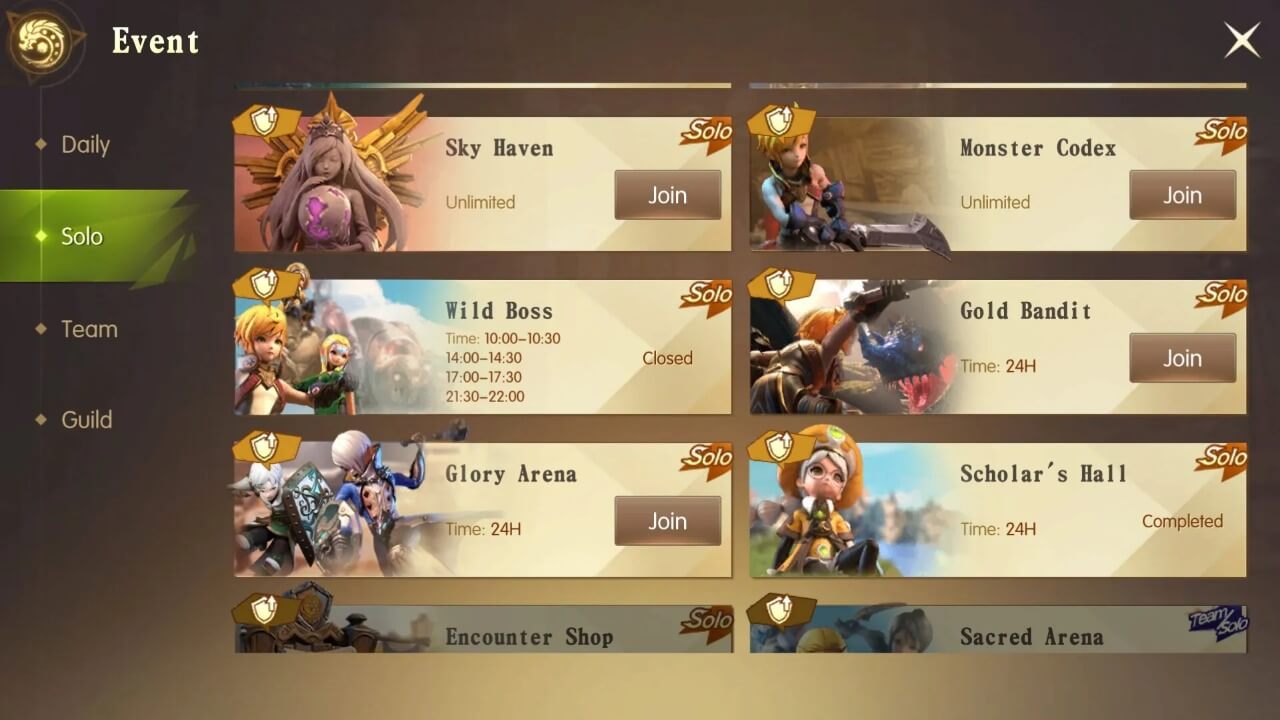Join the Gold Bandit event
Screen dimensions: 1280x720
point(1182,358)
